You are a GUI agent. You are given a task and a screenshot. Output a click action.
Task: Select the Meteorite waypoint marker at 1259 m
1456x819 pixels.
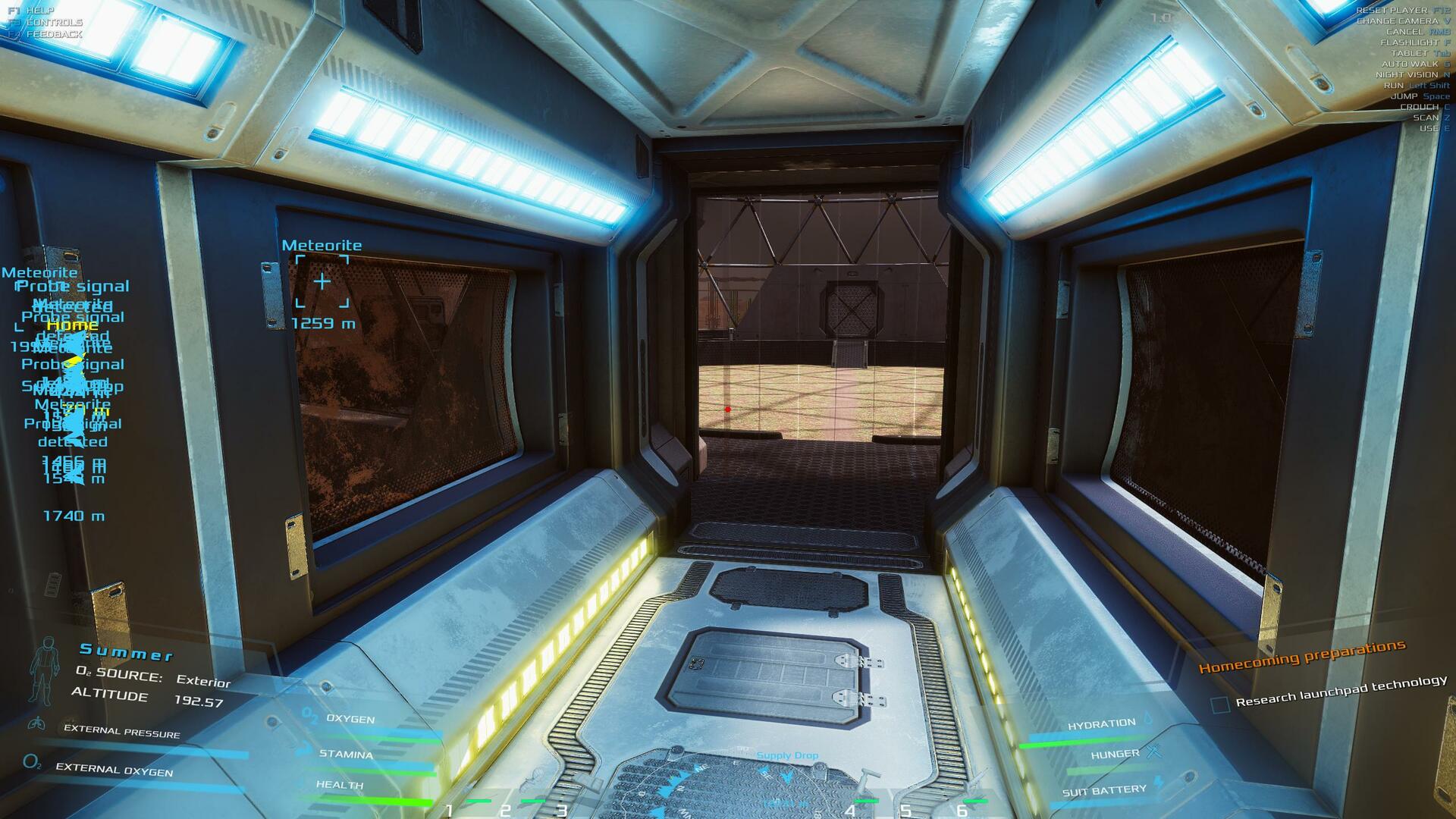click(x=322, y=282)
